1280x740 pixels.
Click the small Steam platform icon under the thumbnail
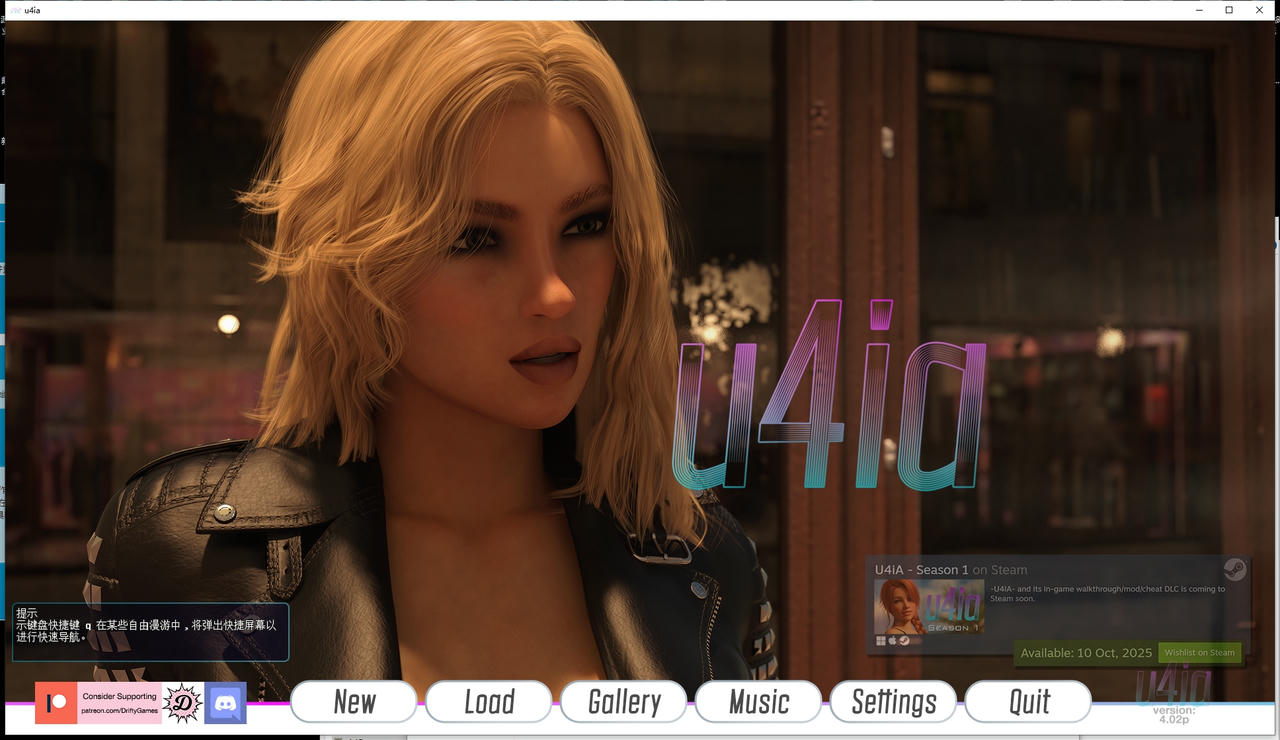[x=904, y=641]
